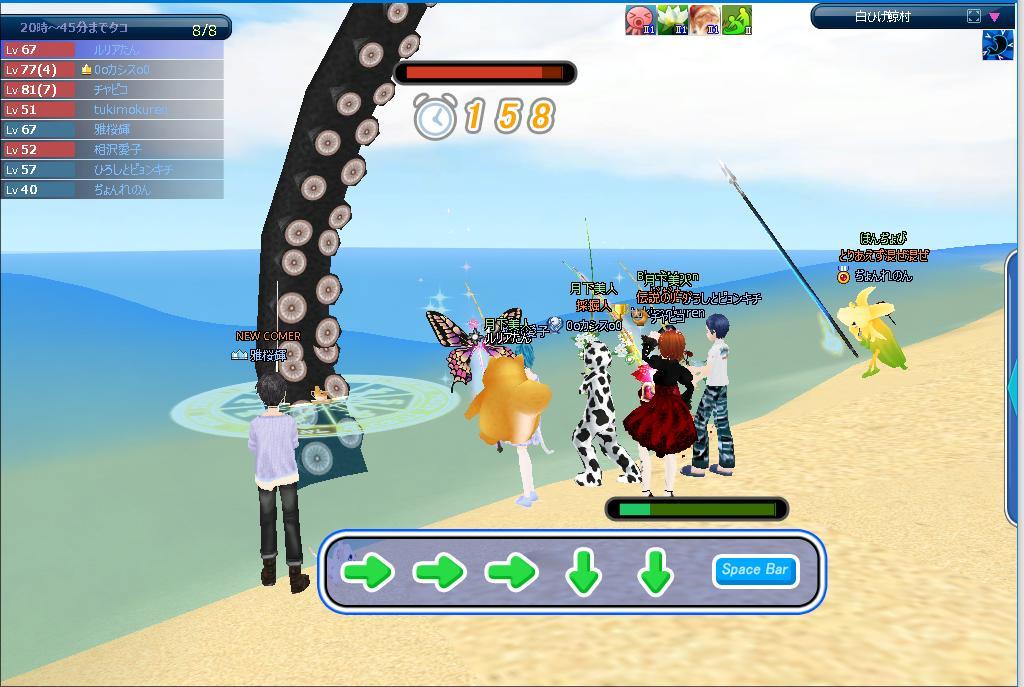The image size is (1024, 687).
Task: Toggle the square expand icon beside 白ひげ鯨村
Action: tap(974, 16)
